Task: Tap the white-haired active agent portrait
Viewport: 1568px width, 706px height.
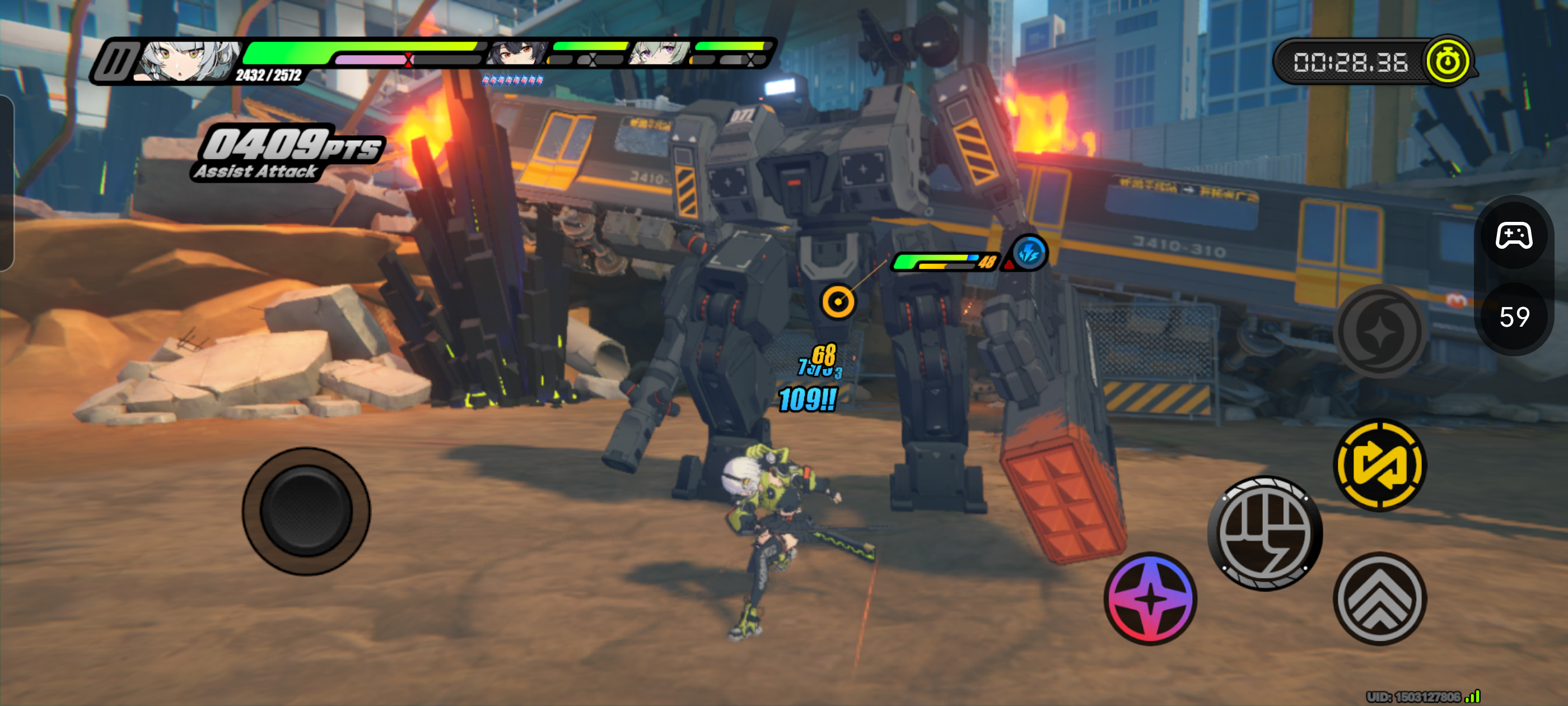Action: tap(190, 61)
